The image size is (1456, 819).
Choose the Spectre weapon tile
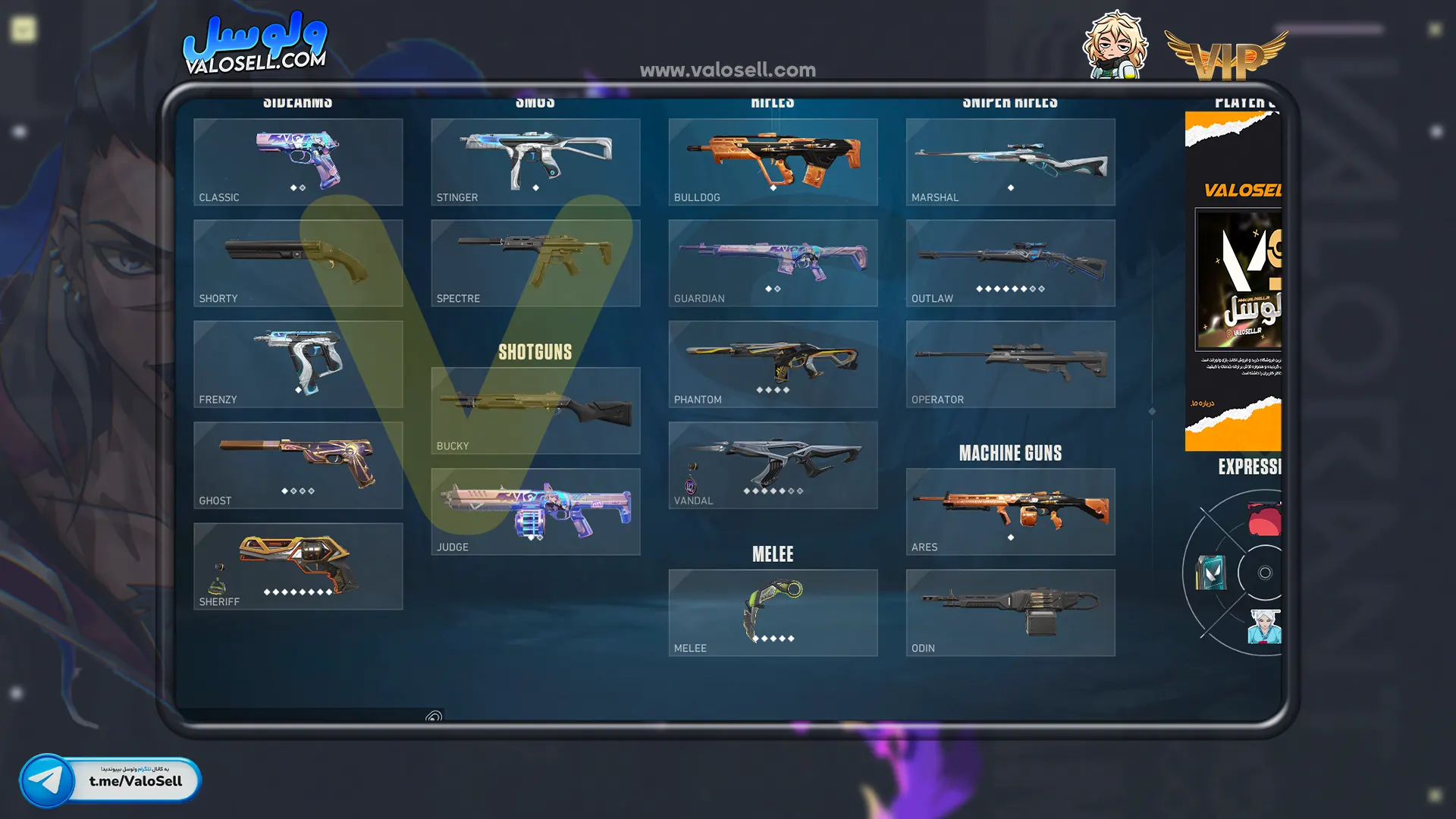535,262
